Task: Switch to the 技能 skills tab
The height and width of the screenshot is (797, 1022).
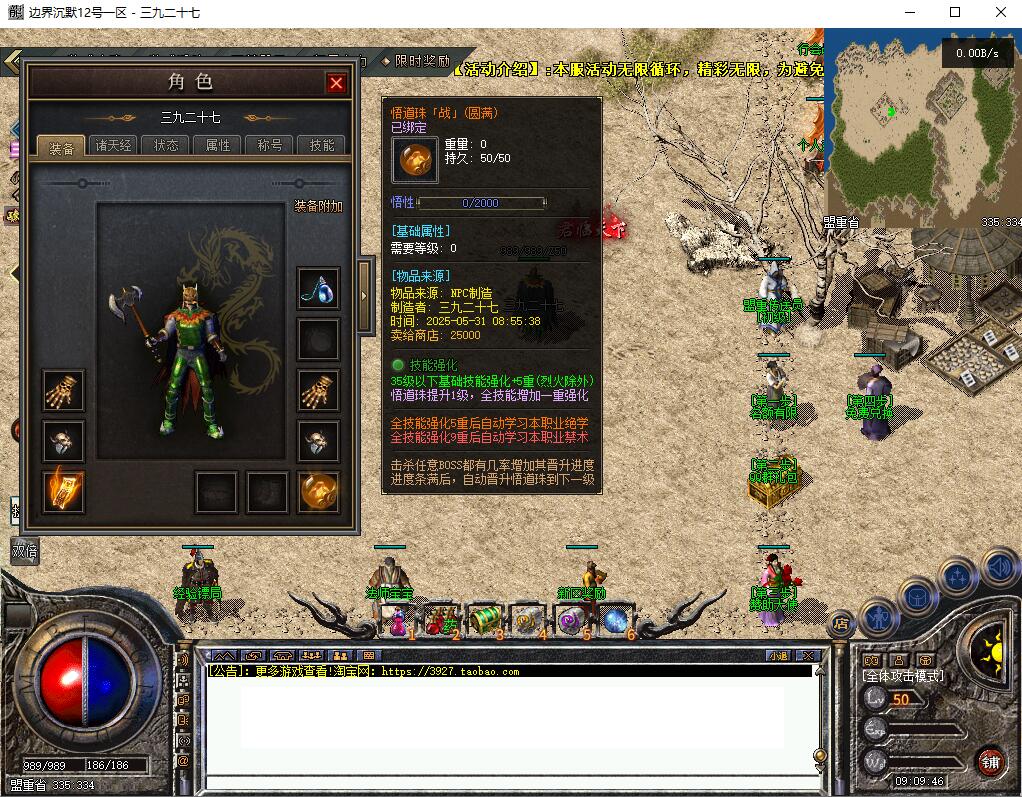Action: tap(322, 145)
